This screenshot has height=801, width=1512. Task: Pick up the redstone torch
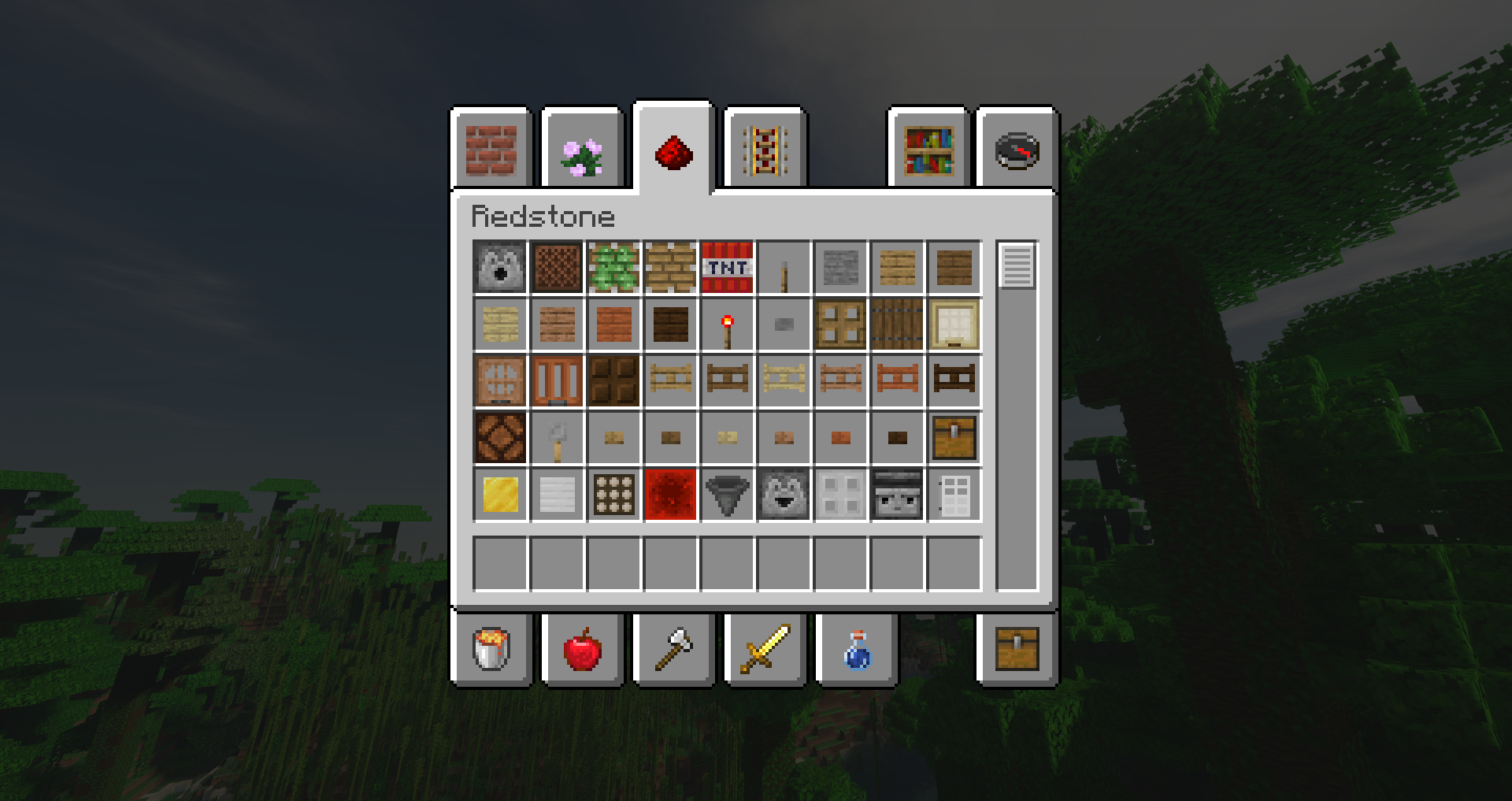(727, 324)
